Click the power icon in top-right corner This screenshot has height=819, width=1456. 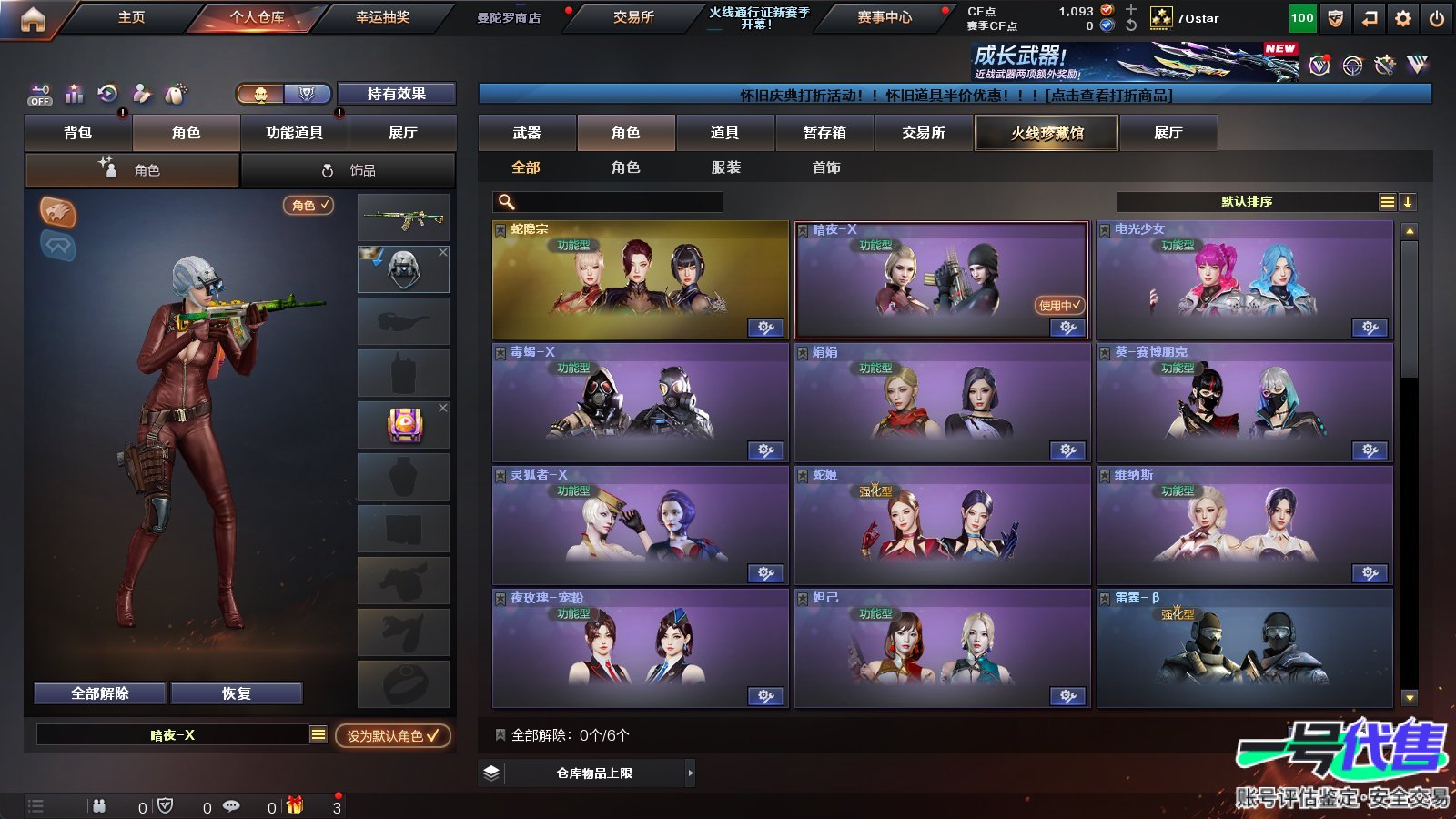pos(1436,17)
